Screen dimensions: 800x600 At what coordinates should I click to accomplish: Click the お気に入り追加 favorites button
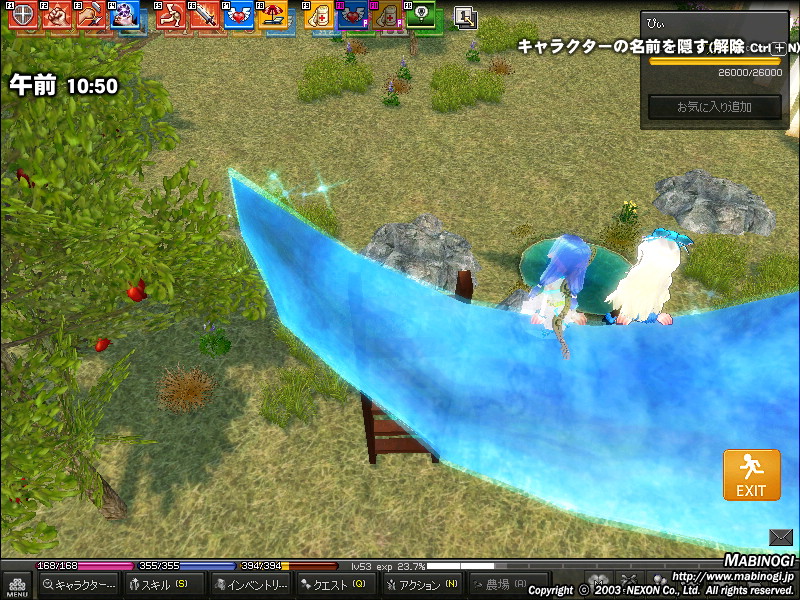(x=714, y=107)
